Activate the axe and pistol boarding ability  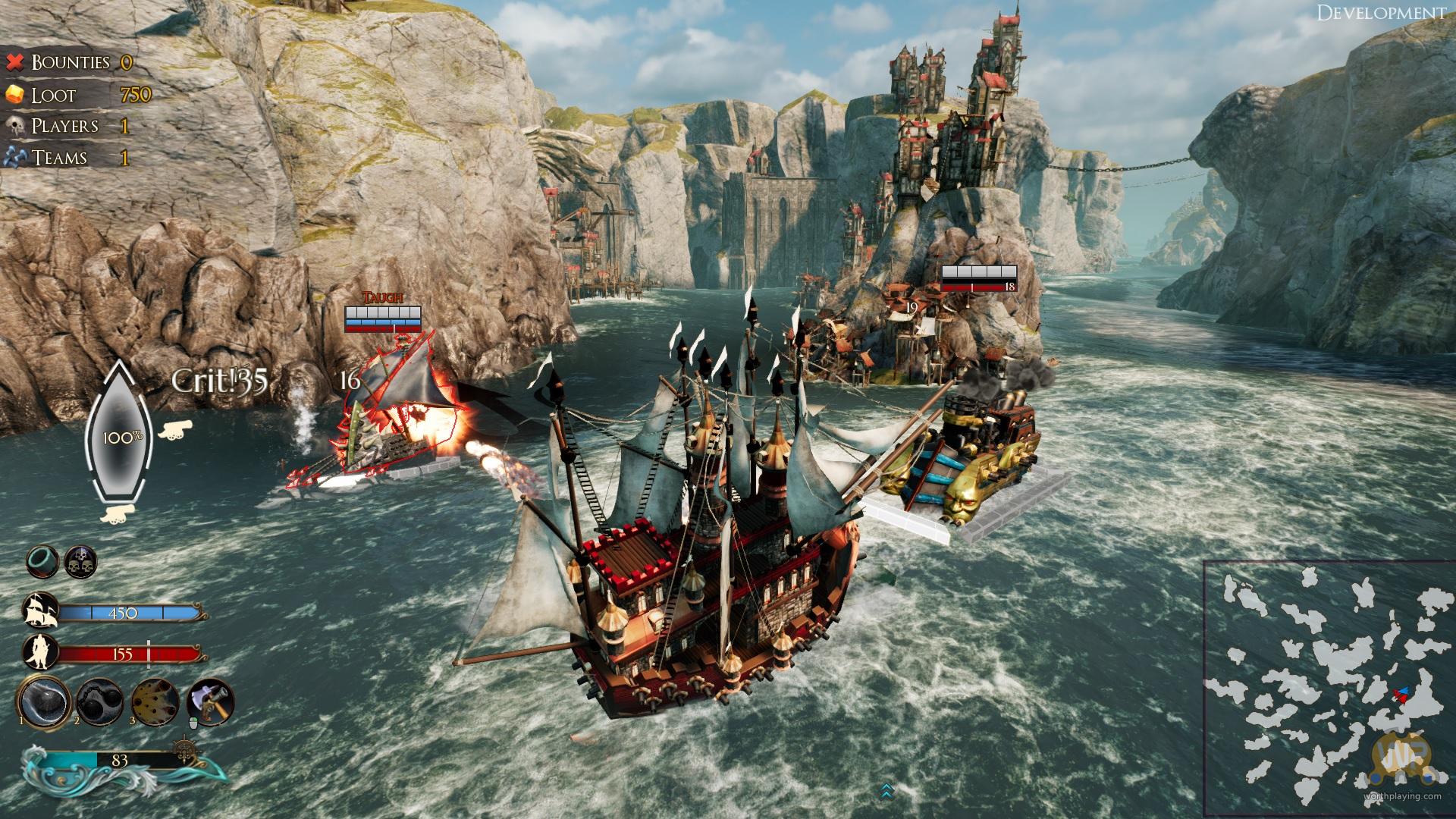(x=210, y=701)
